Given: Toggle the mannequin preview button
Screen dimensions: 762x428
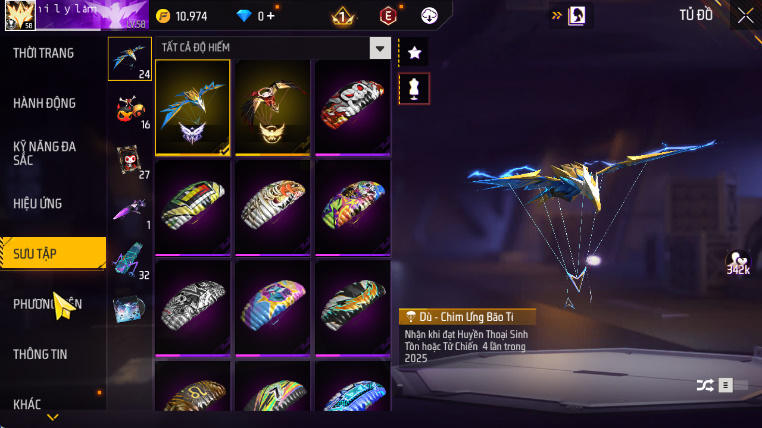Looking at the screenshot, I should coord(414,88).
